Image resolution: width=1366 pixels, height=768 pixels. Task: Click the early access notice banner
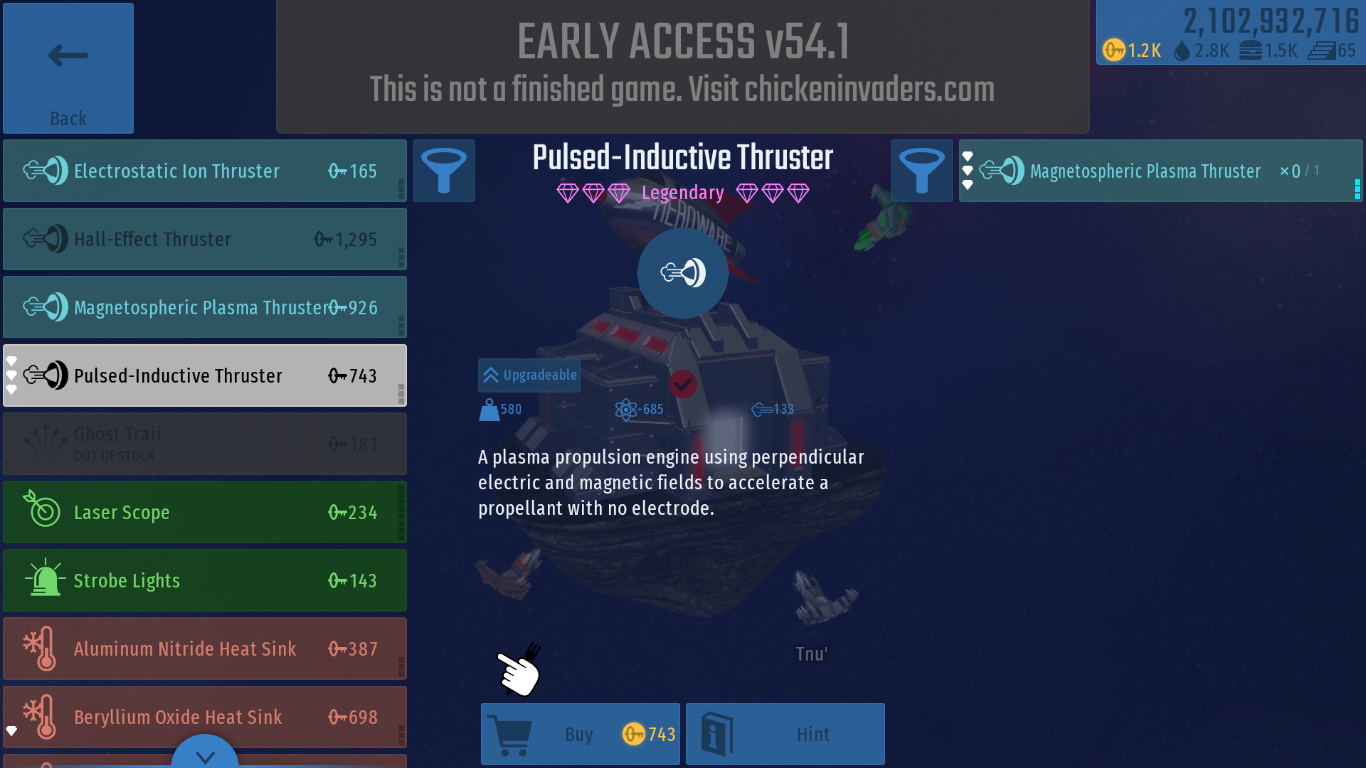click(682, 66)
